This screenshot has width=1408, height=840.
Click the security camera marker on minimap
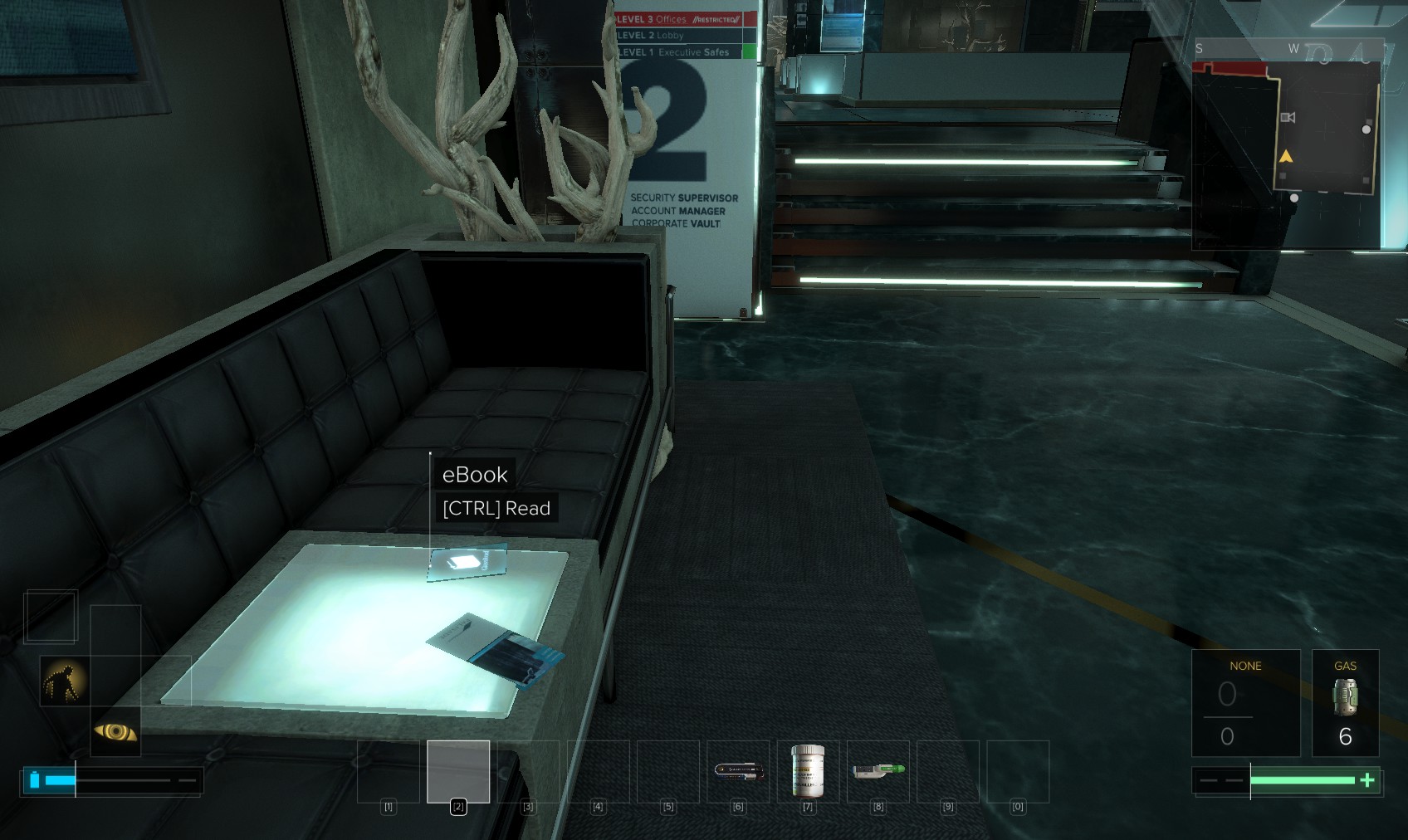coord(1288,118)
